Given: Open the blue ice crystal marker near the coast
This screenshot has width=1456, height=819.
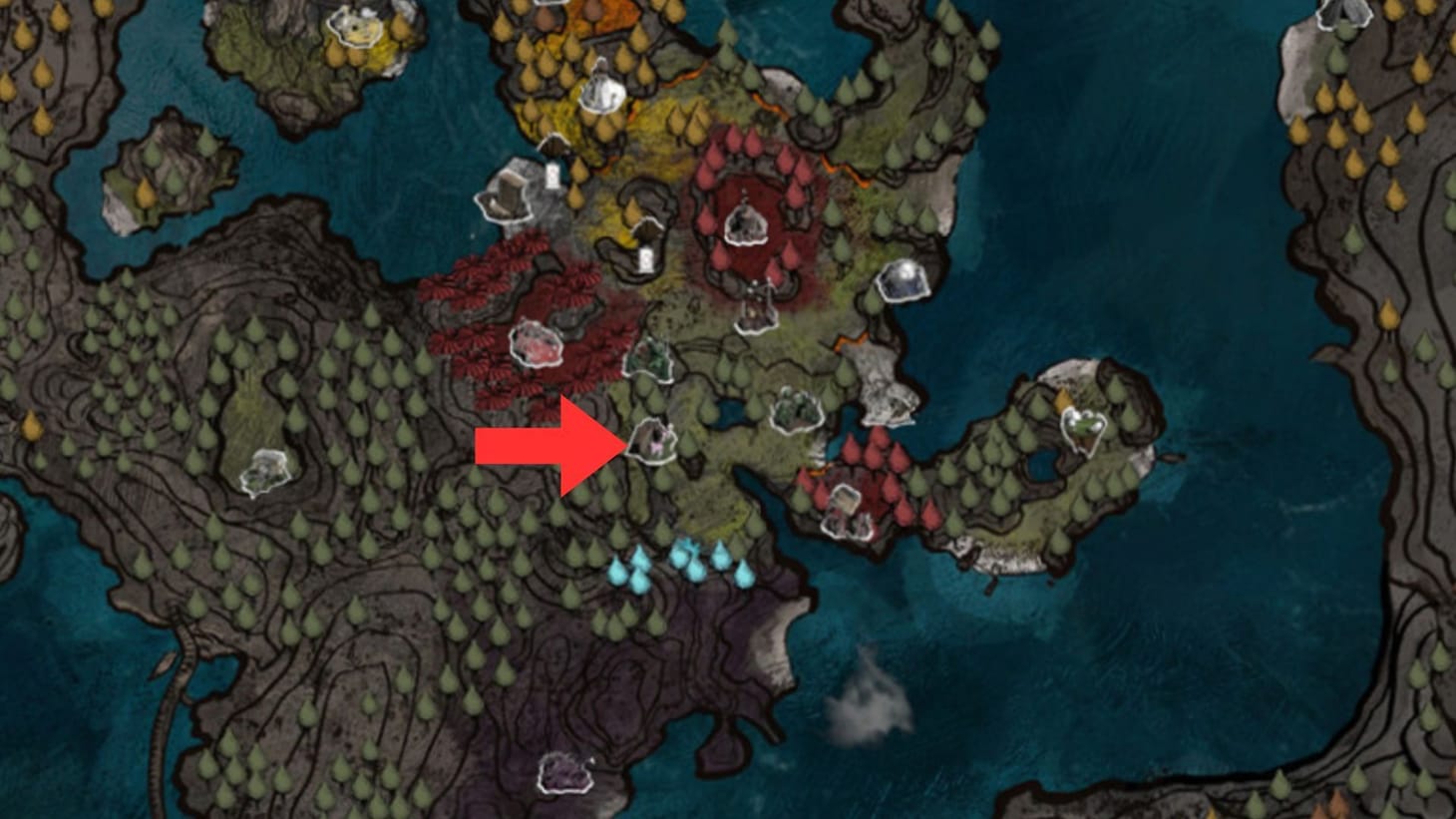Looking at the screenshot, I should [902, 282].
